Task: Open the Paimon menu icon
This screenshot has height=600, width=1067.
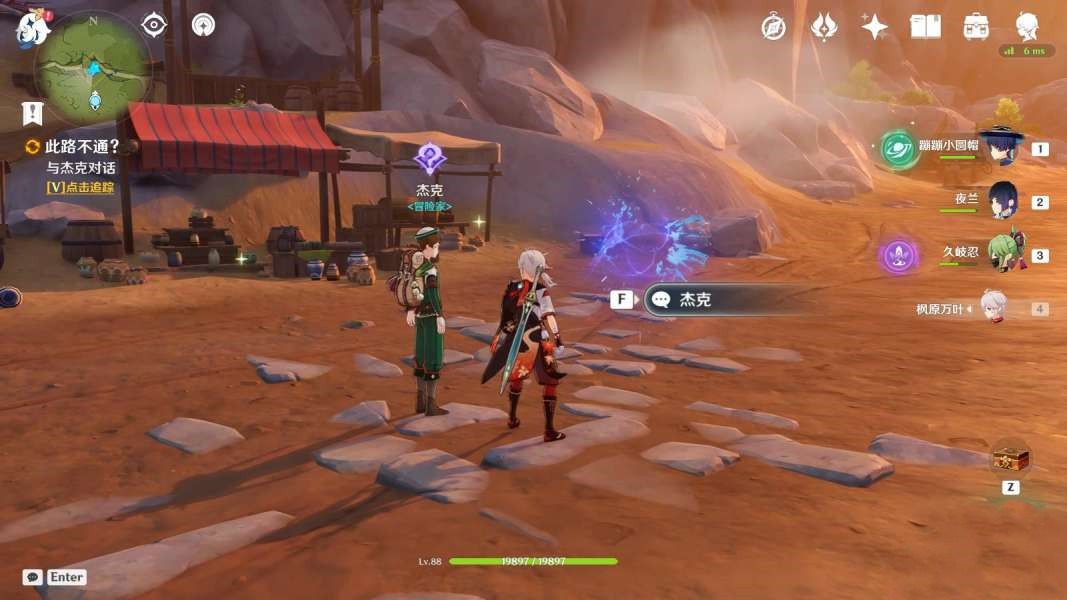Action: pos(32,28)
